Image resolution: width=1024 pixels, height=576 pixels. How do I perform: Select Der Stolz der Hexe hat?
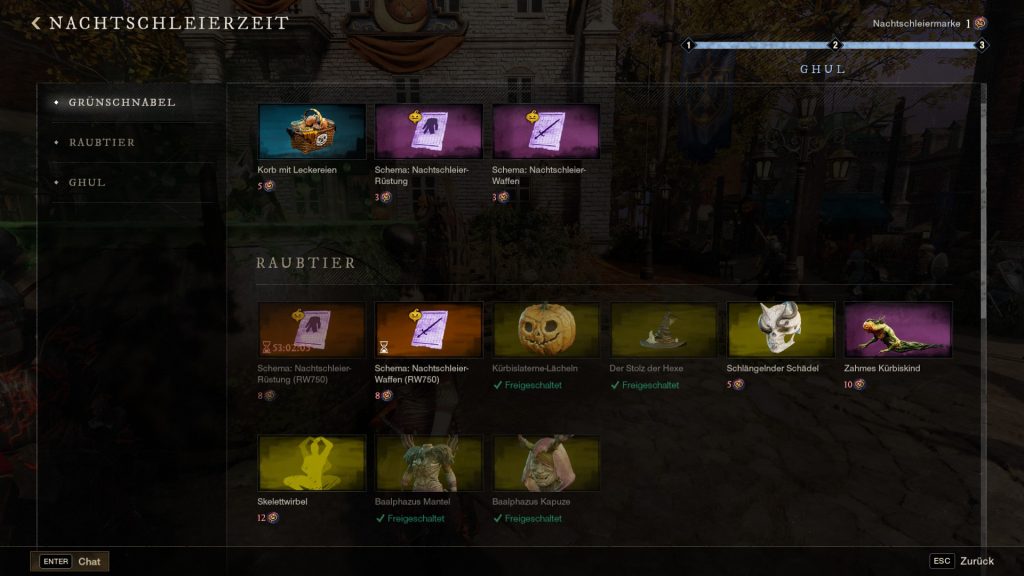[662, 330]
